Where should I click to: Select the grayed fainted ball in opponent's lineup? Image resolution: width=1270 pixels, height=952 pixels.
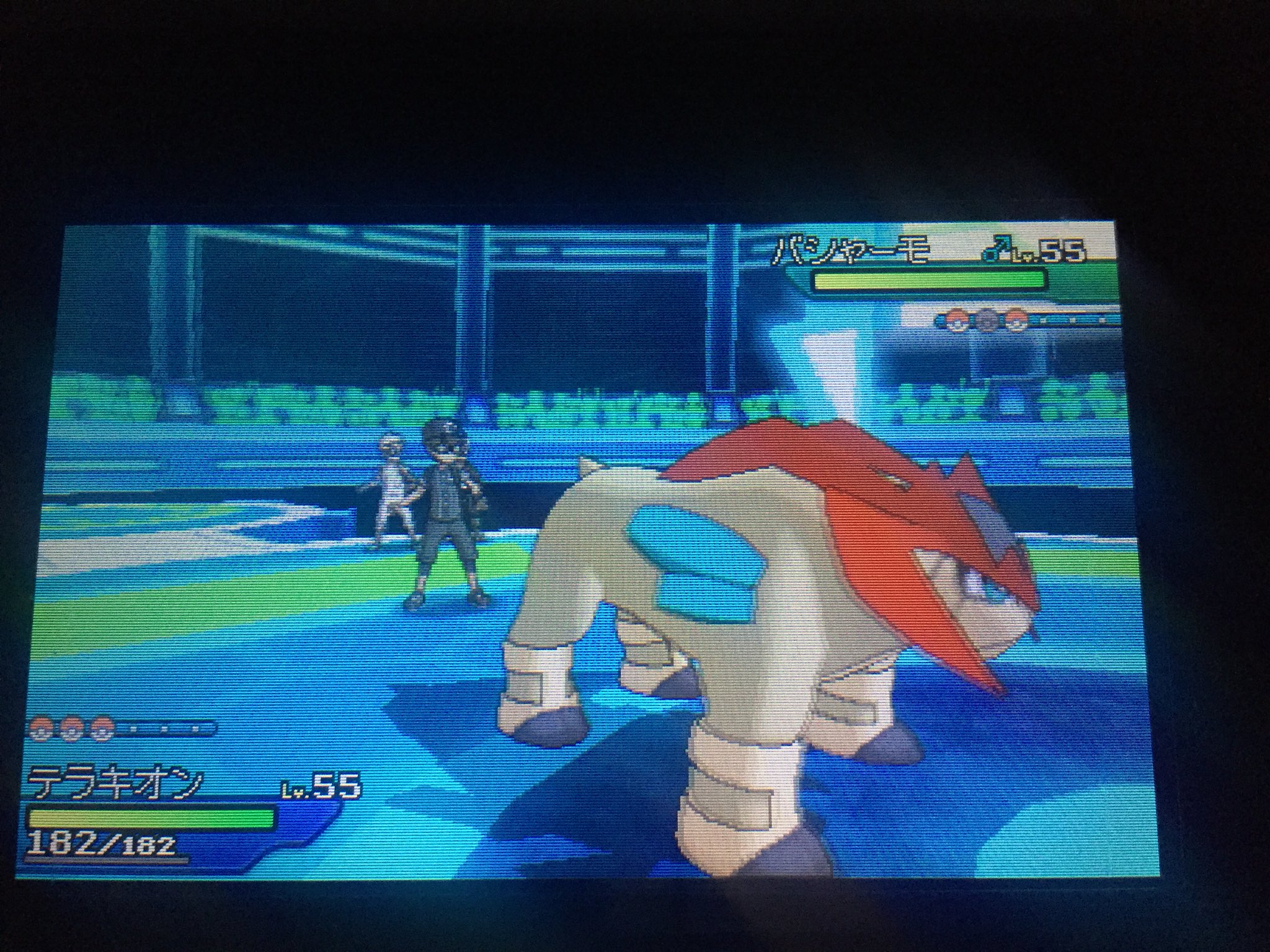pos(986,320)
